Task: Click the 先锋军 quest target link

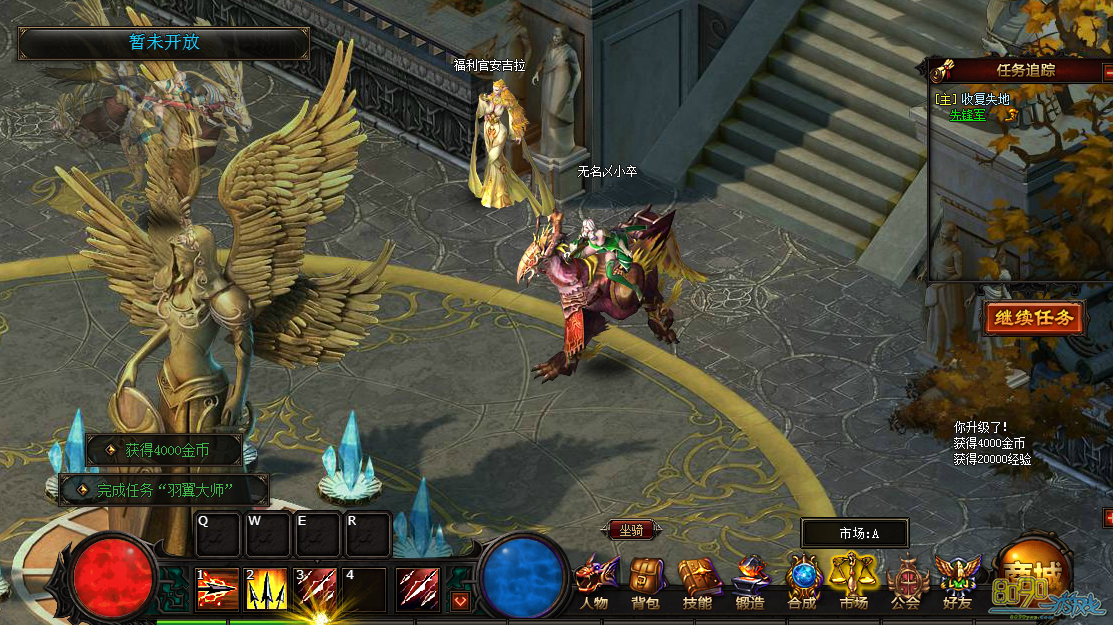Action: coord(967,115)
